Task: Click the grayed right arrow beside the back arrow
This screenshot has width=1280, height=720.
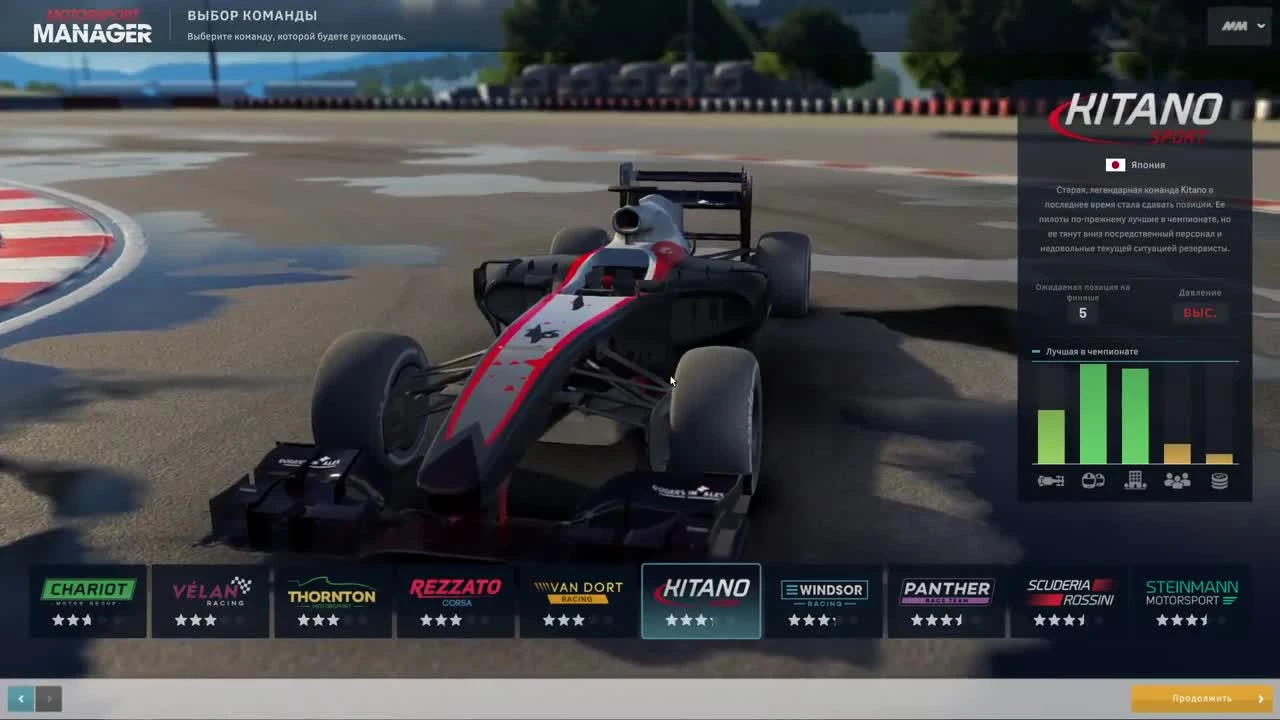Action: coord(48,698)
